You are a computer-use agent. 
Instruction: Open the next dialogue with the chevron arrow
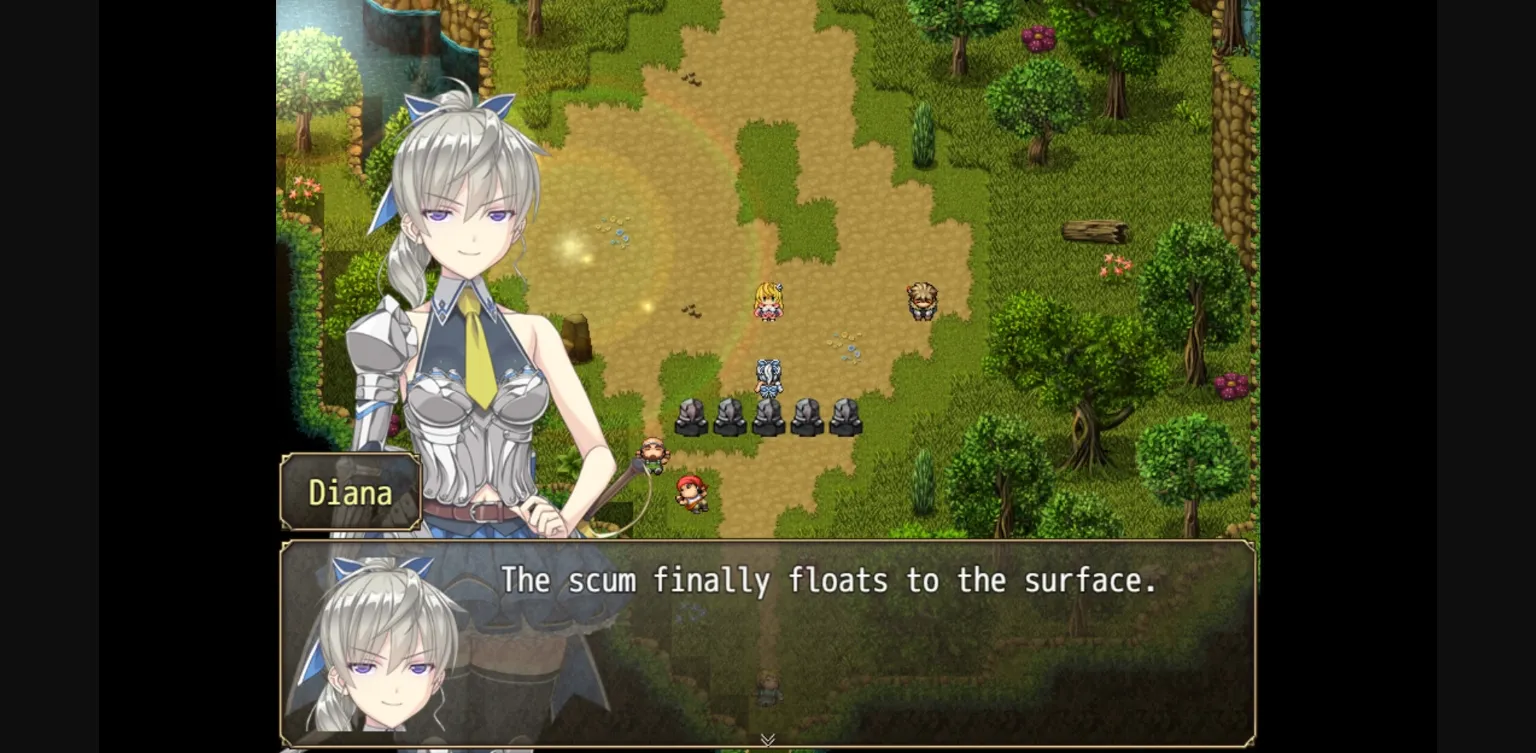(767, 738)
